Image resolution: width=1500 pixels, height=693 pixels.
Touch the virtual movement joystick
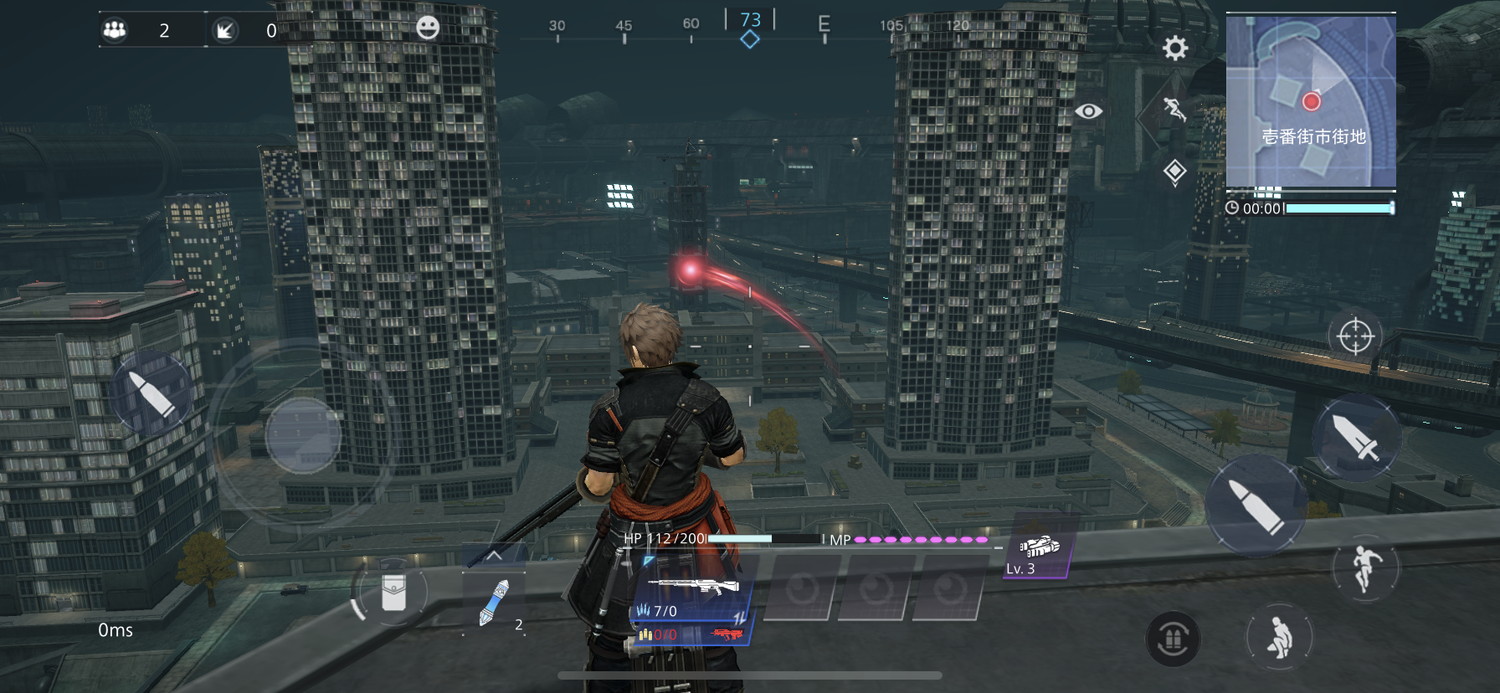(x=303, y=436)
